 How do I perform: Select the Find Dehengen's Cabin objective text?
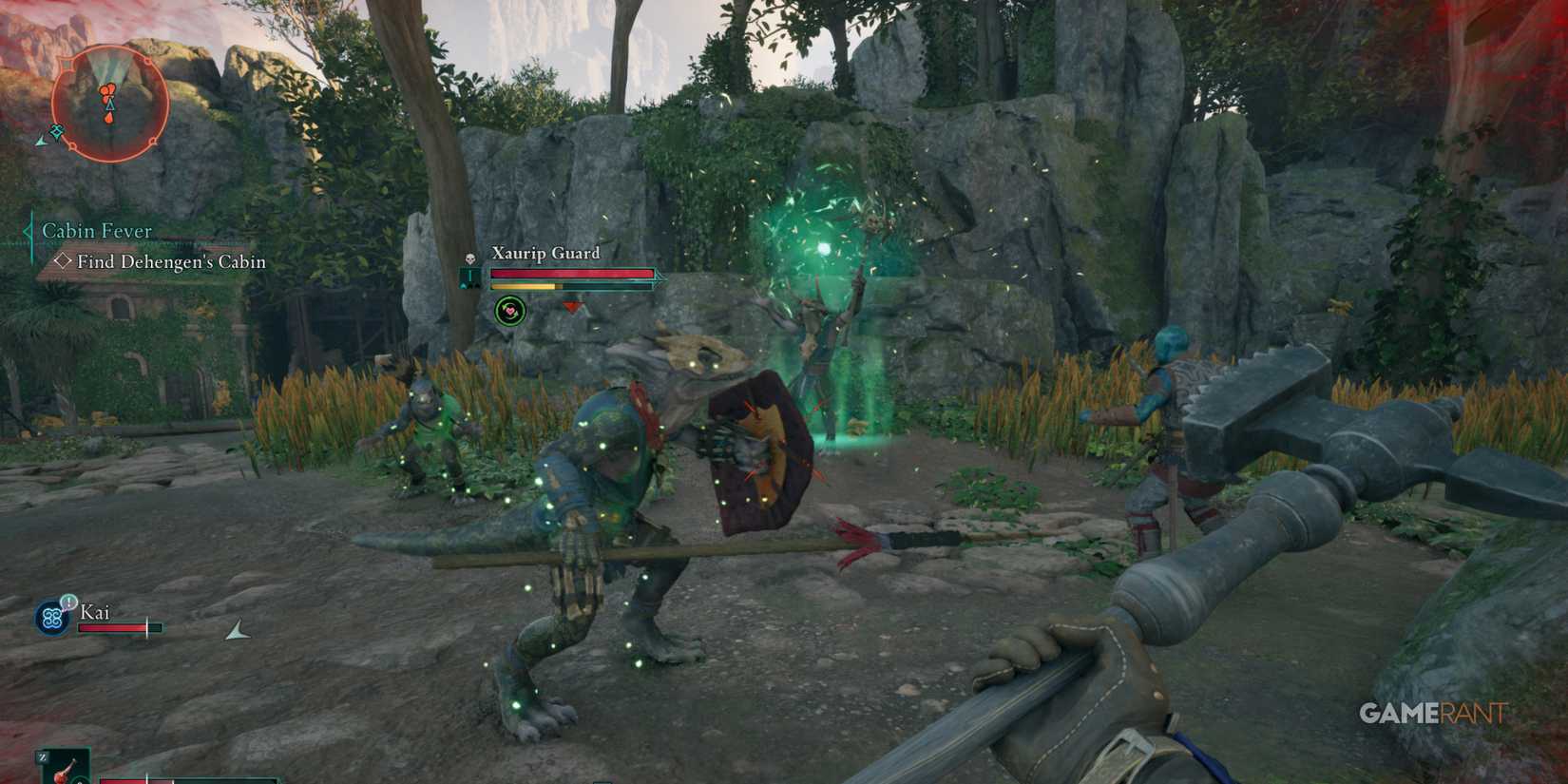point(171,262)
